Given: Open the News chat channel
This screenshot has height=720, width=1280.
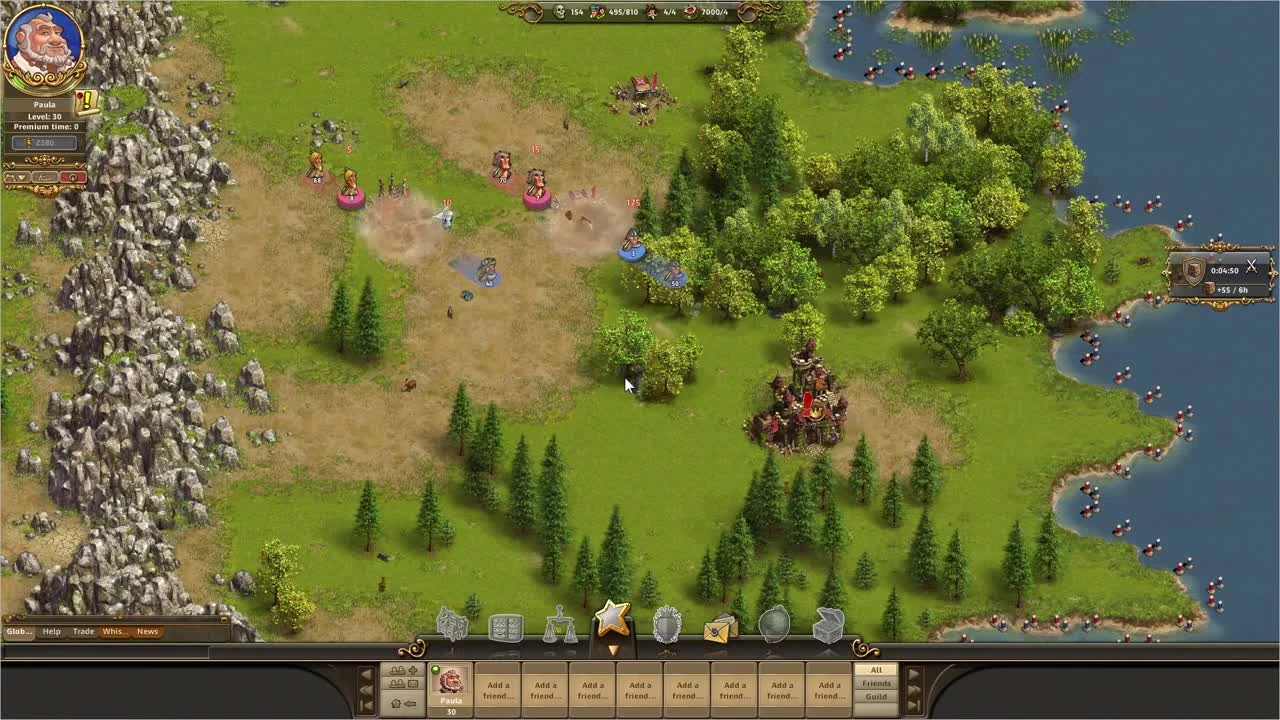Looking at the screenshot, I should (146, 631).
